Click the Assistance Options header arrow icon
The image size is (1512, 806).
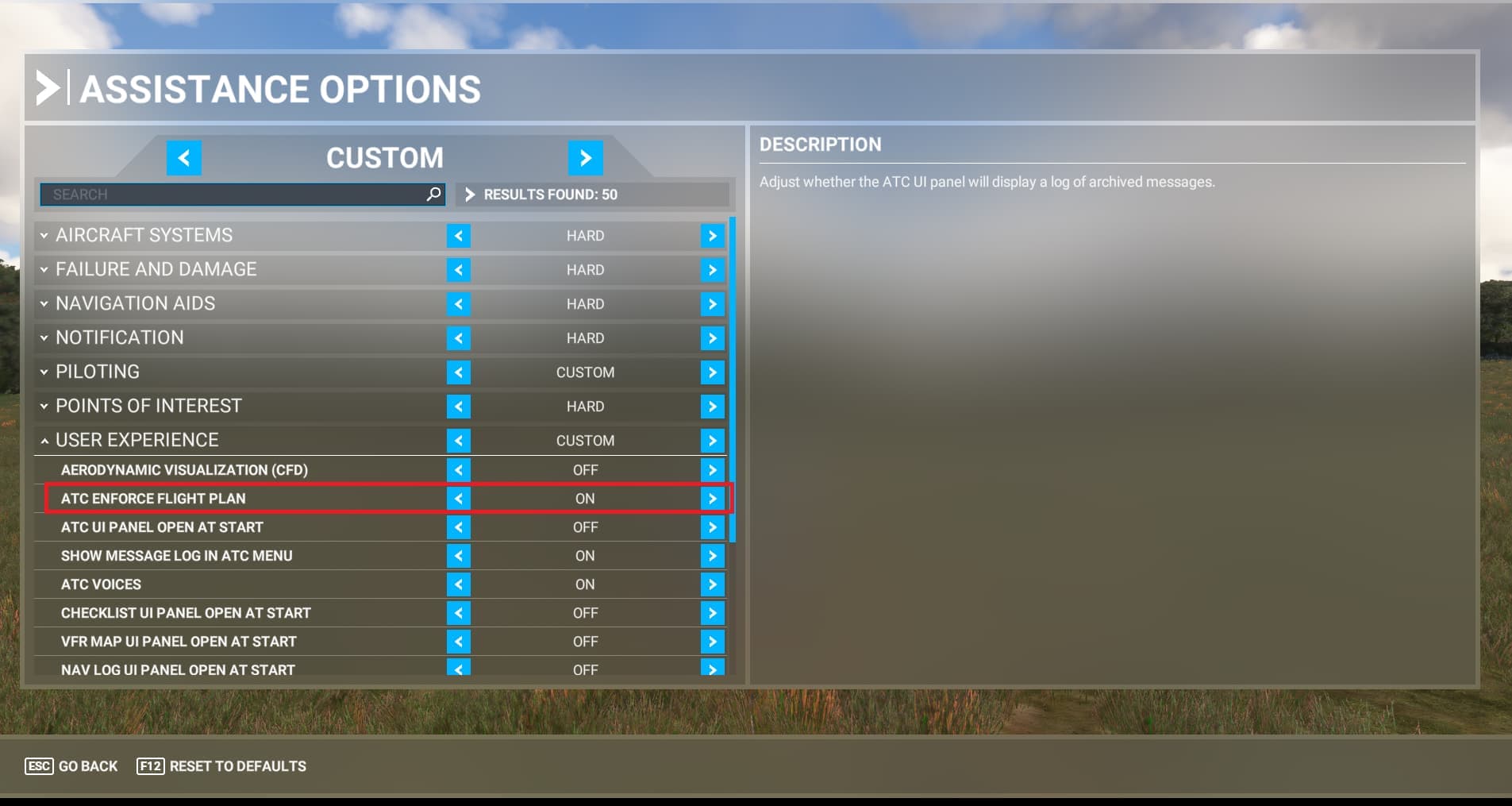coord(49,88)
